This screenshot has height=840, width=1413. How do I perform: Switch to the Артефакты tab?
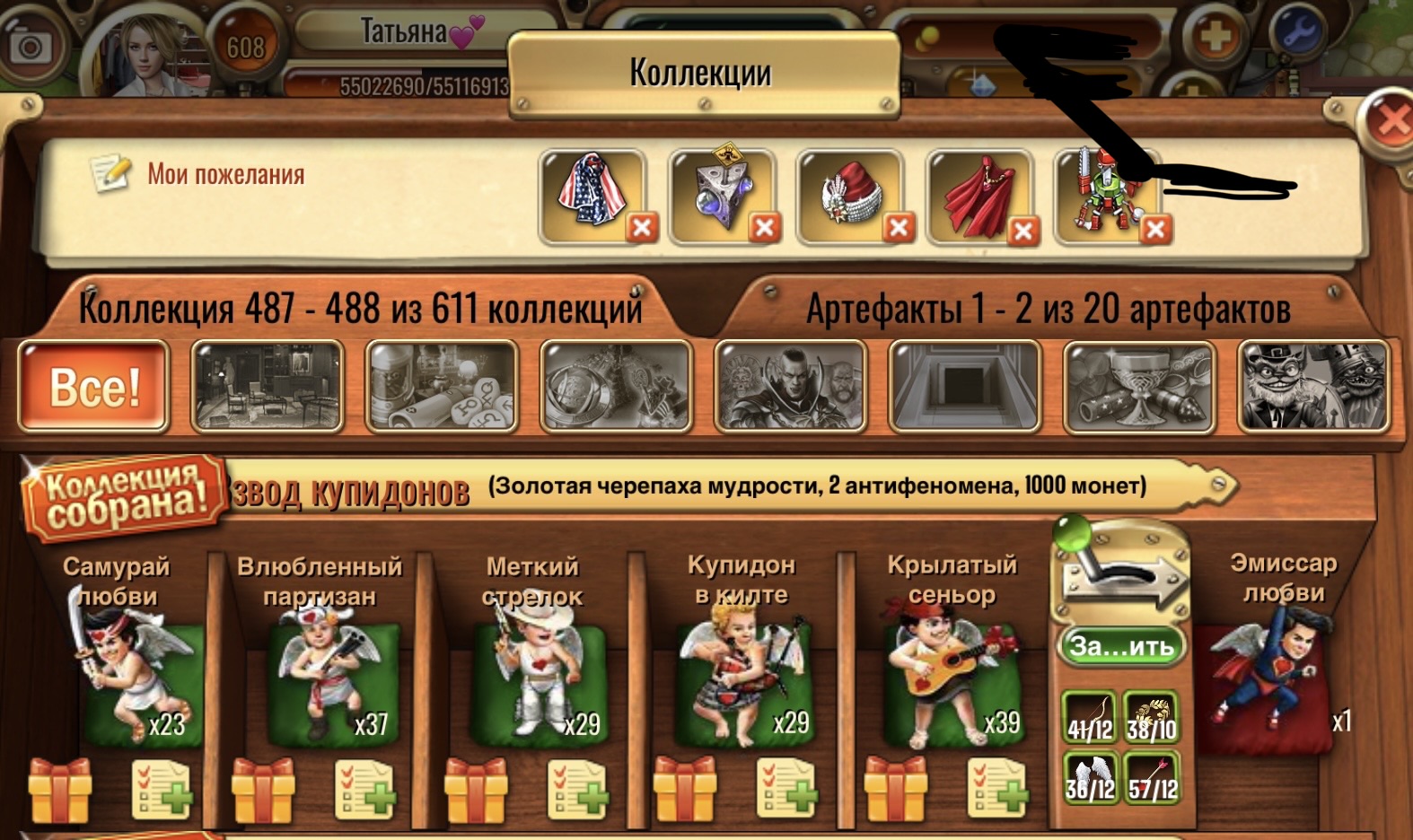(x=1049, y=310)
